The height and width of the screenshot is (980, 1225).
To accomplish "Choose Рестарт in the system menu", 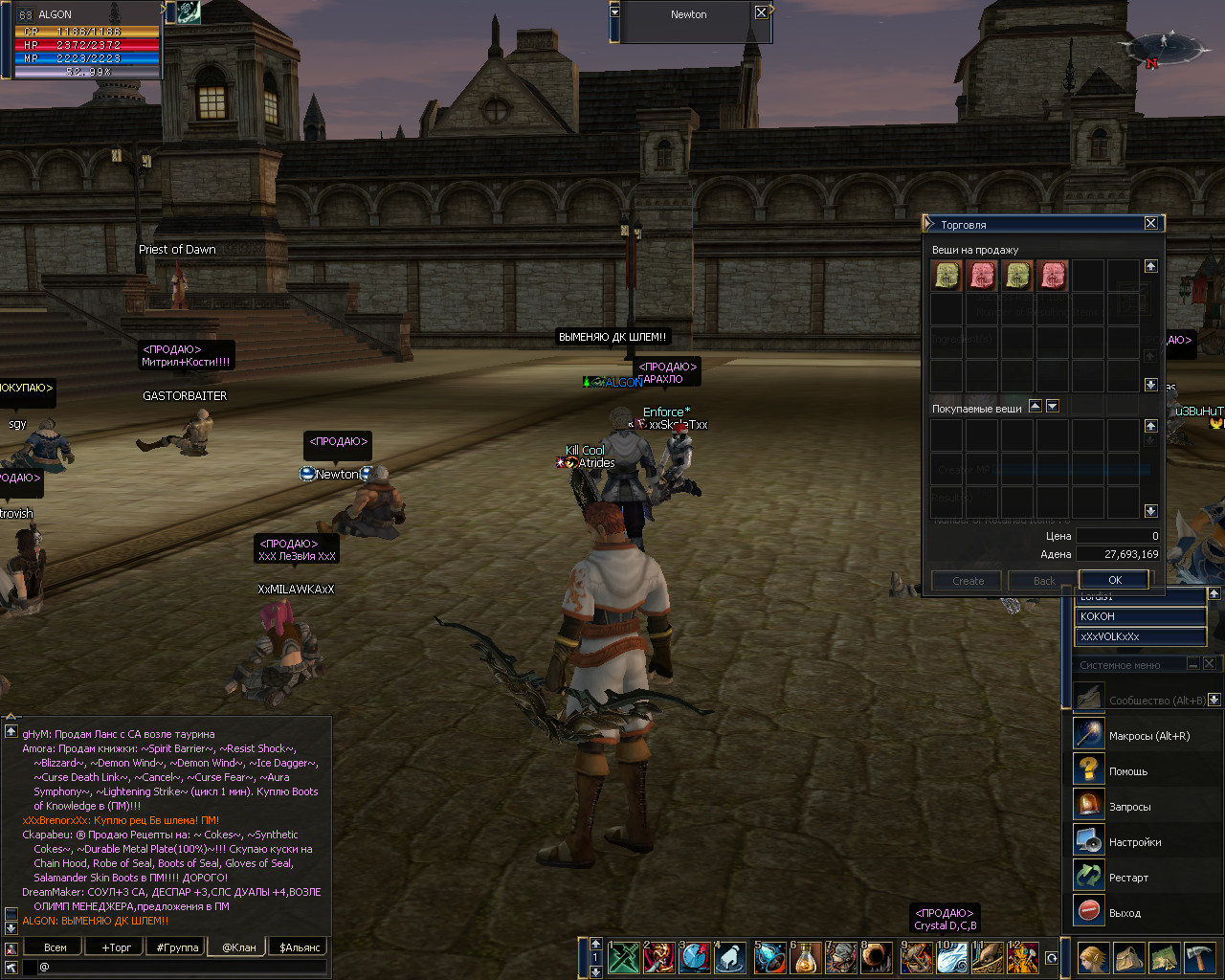I will coord(1128,878).
